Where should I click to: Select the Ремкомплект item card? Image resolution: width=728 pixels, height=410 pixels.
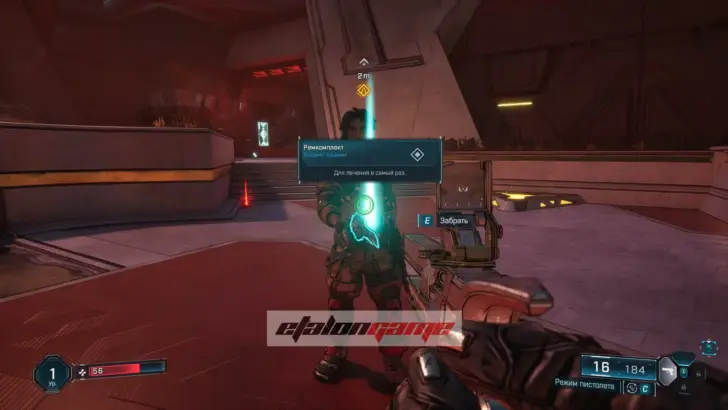click(370, 160)
